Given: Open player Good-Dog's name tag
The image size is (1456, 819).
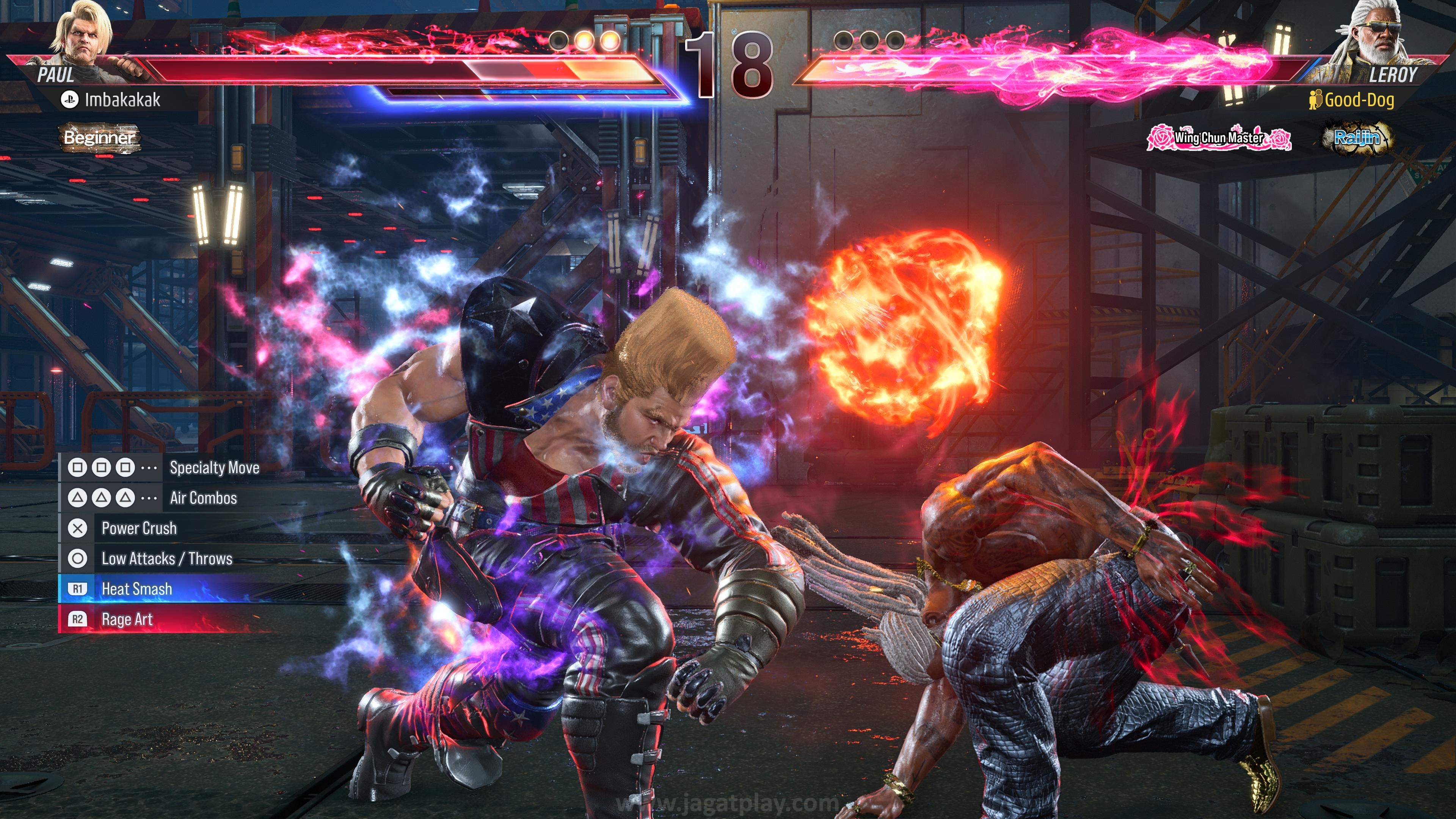Looking at the screenshot, I should coord(1358,100).
